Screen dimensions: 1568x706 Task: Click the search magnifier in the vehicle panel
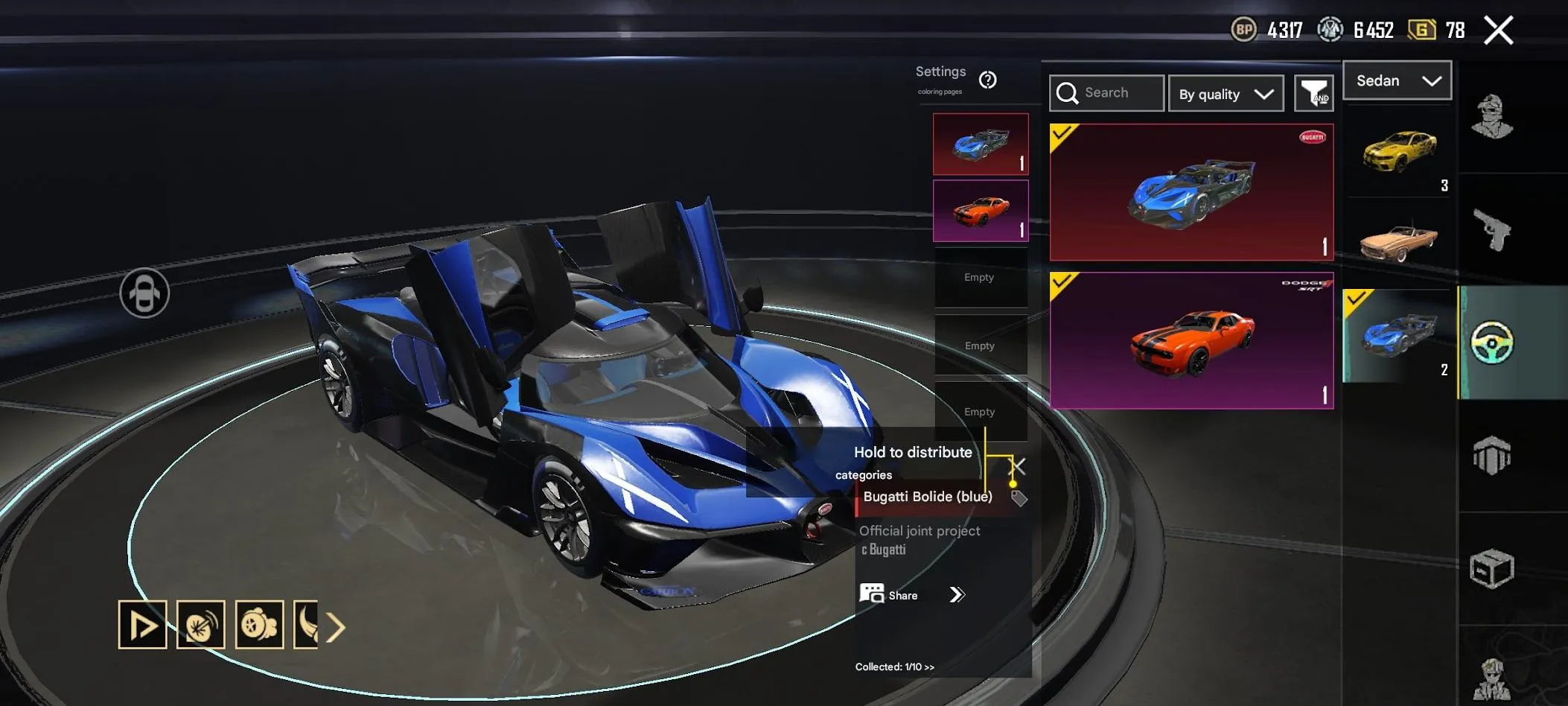pos(1069,93)
